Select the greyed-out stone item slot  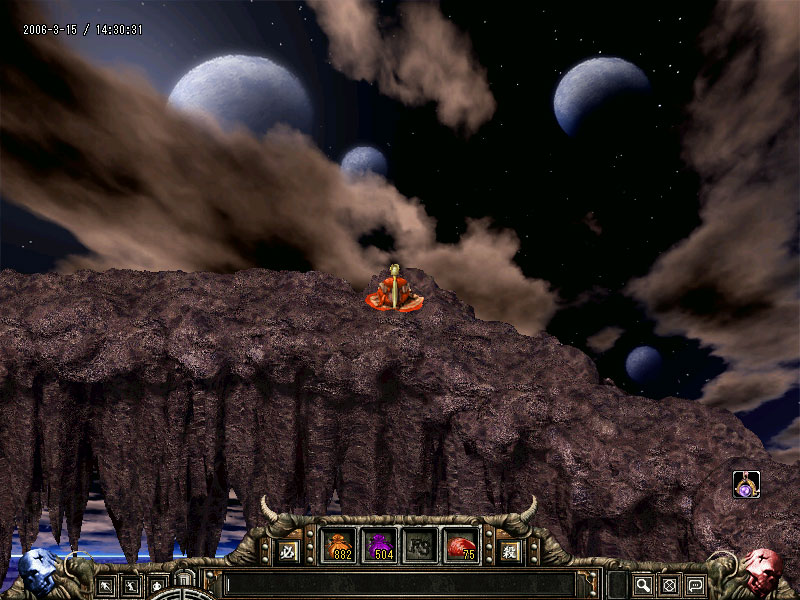point(421,546)
